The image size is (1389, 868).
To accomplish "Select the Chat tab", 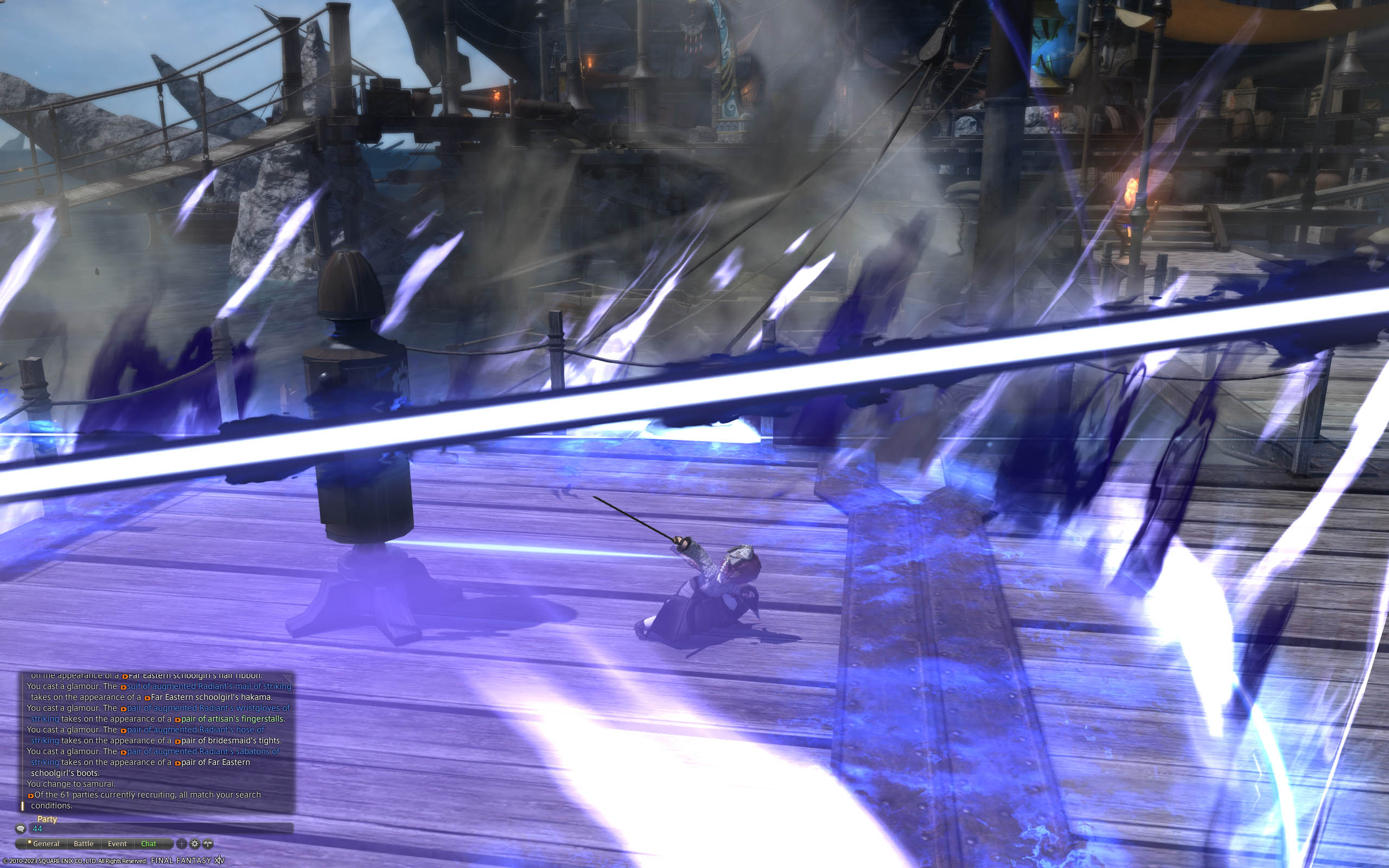I will pos(149,844).
